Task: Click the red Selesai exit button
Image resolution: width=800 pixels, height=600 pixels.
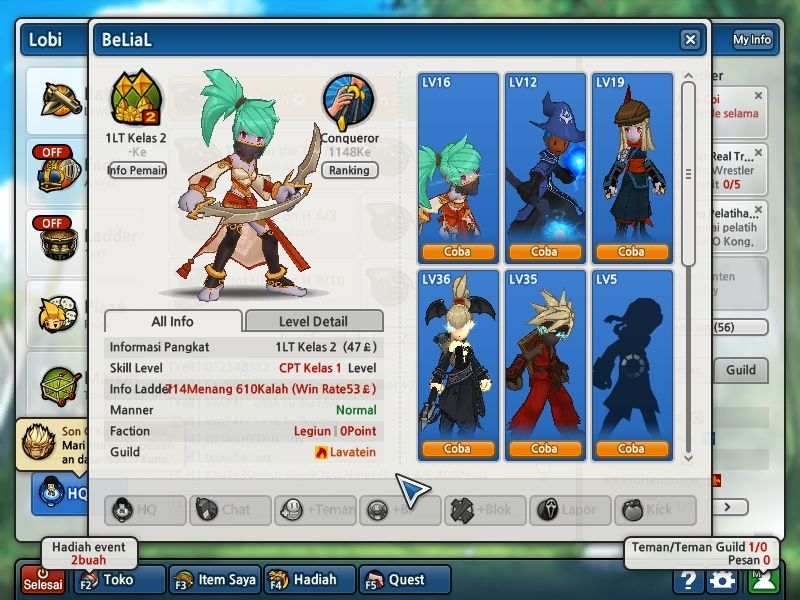Action: tap(42, 580)
